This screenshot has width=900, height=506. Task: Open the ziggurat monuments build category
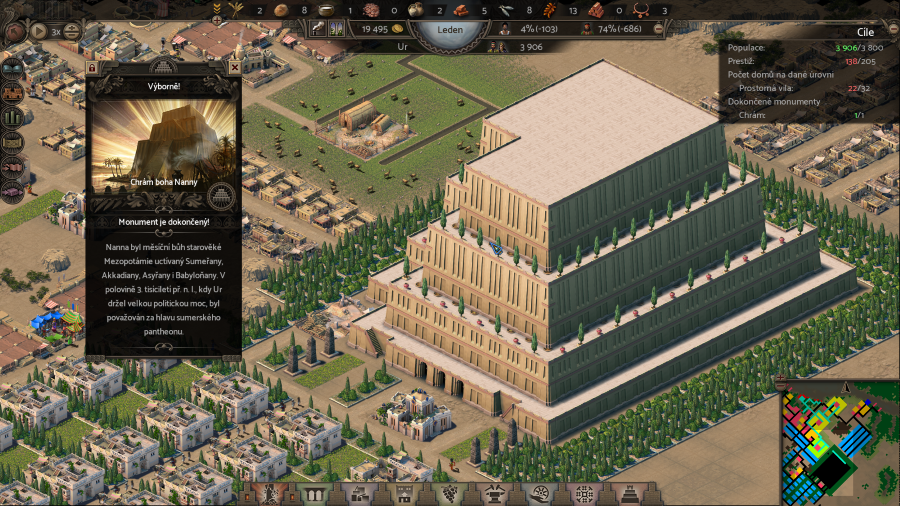pos(631,494)
